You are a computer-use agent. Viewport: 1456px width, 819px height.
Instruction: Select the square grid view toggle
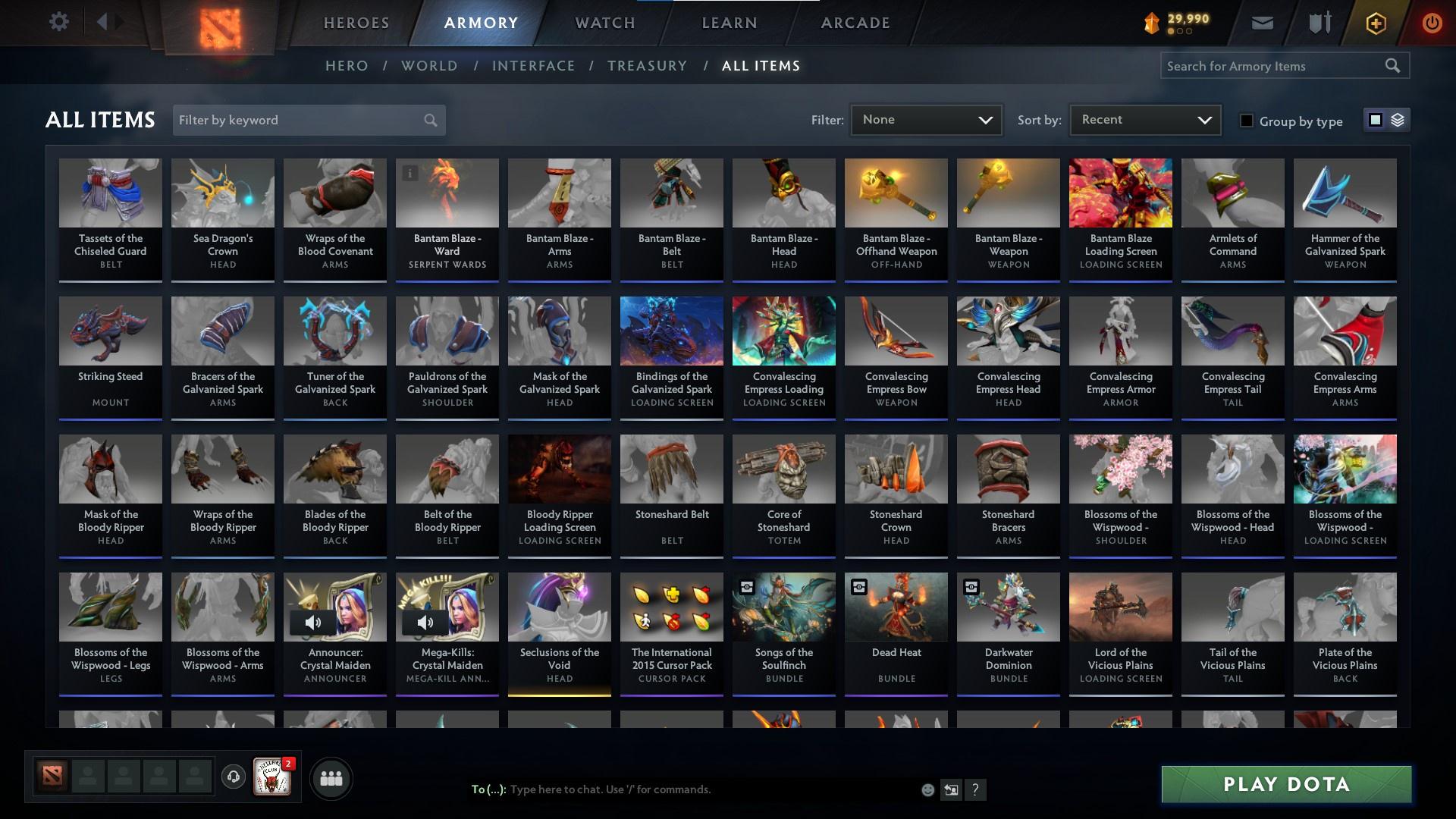coord(1374,120)
